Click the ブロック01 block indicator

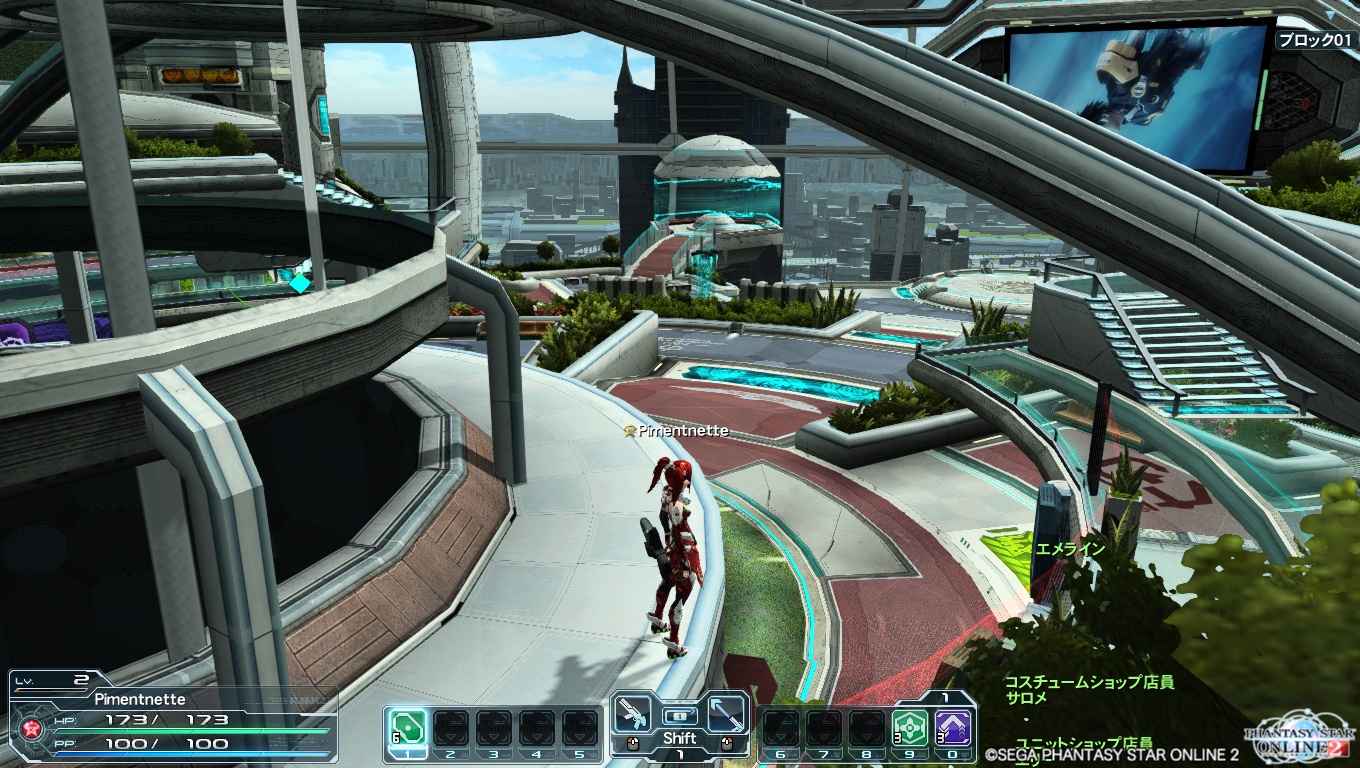coord(1315,41)
